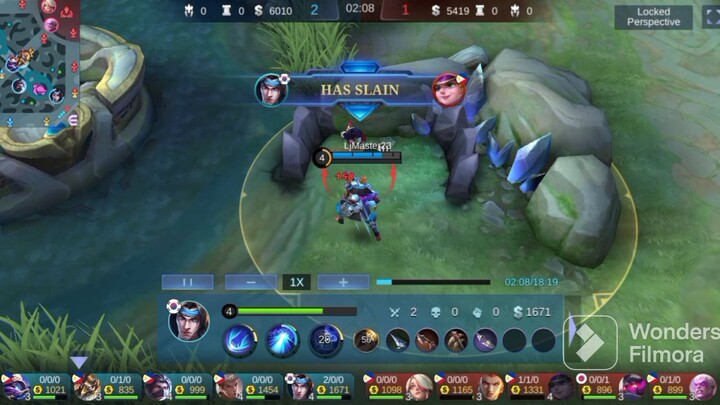Inspect the ultimate skill with 20 cooldown
This screenshot has height=405, width=720.
325,340
